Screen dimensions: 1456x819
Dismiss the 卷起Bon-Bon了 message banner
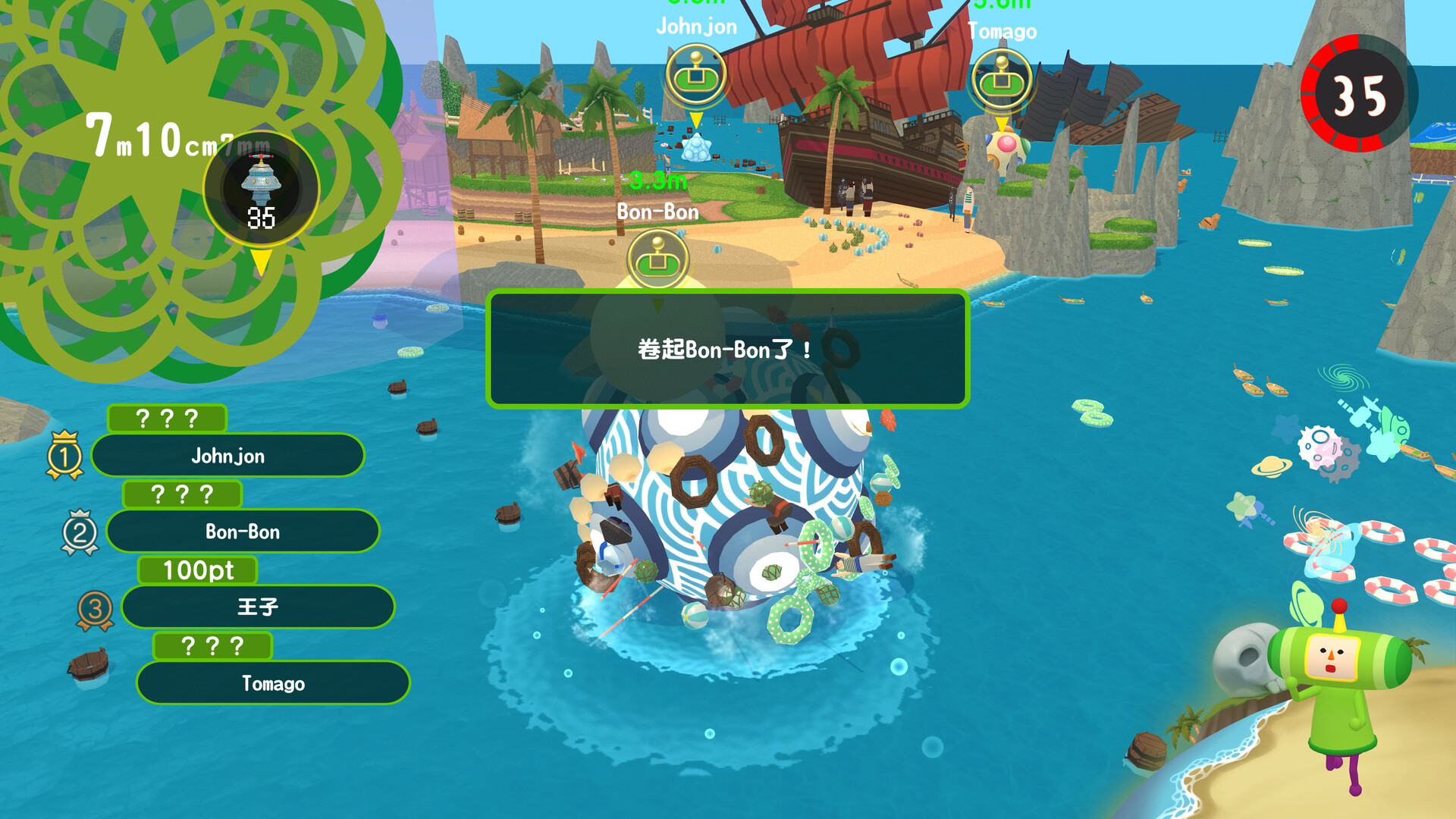click(726, 350)
